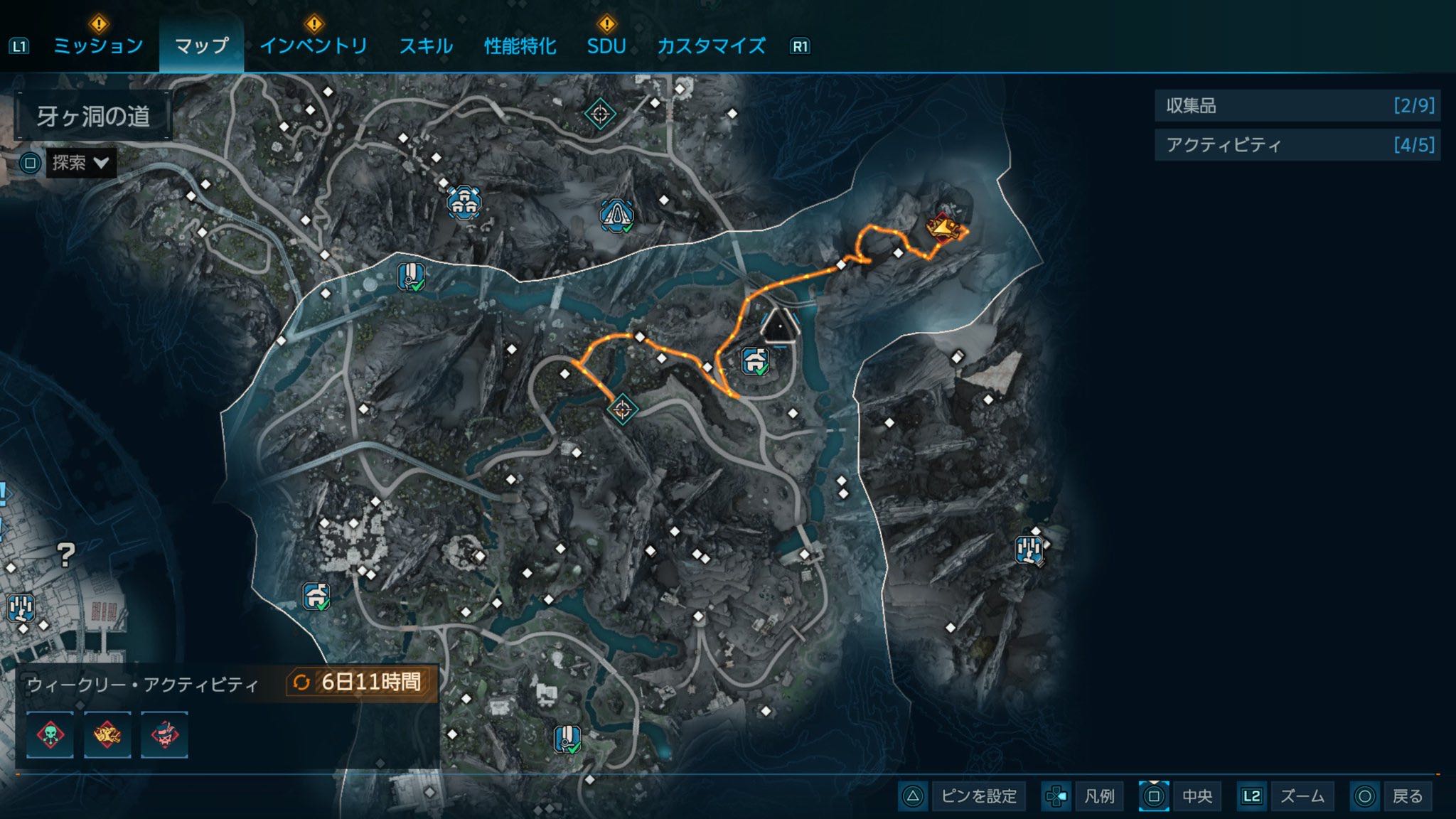Show the アクティビティ activities list

coord(1297,145)
